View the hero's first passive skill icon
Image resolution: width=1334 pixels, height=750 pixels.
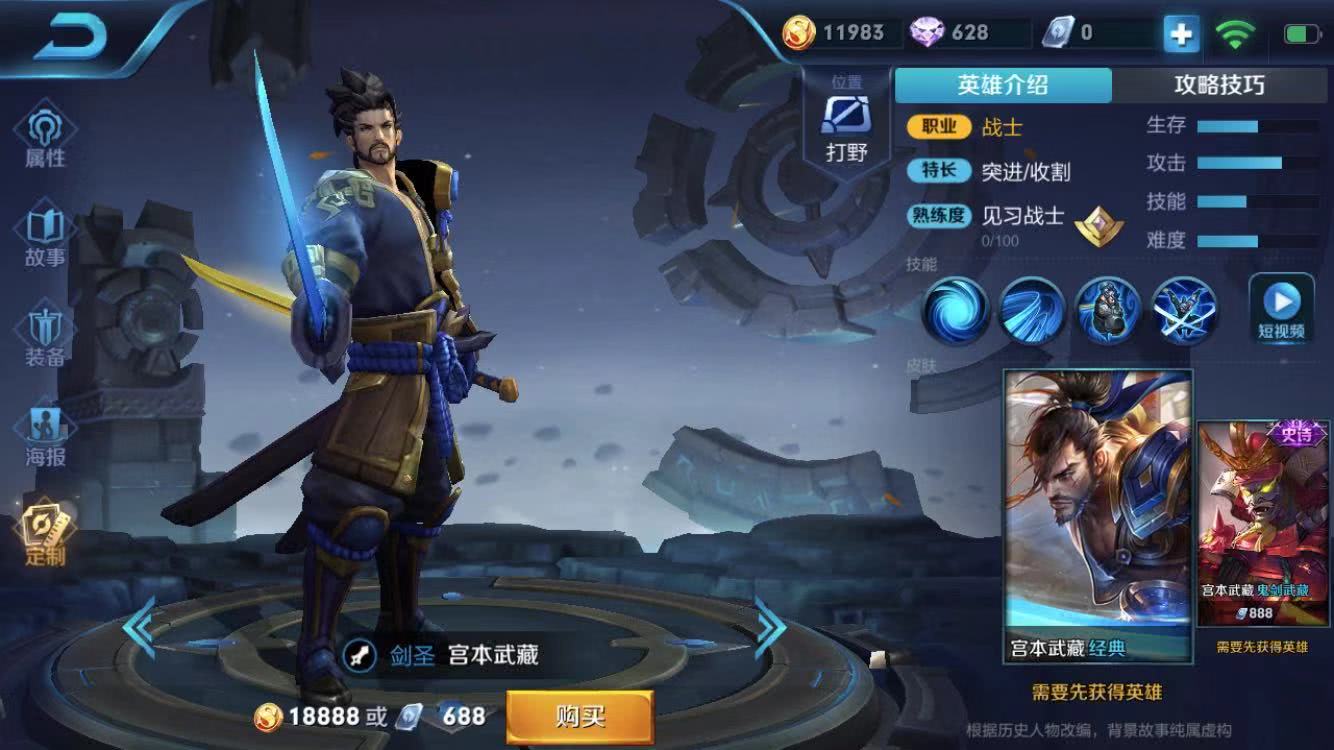[955, 312]
